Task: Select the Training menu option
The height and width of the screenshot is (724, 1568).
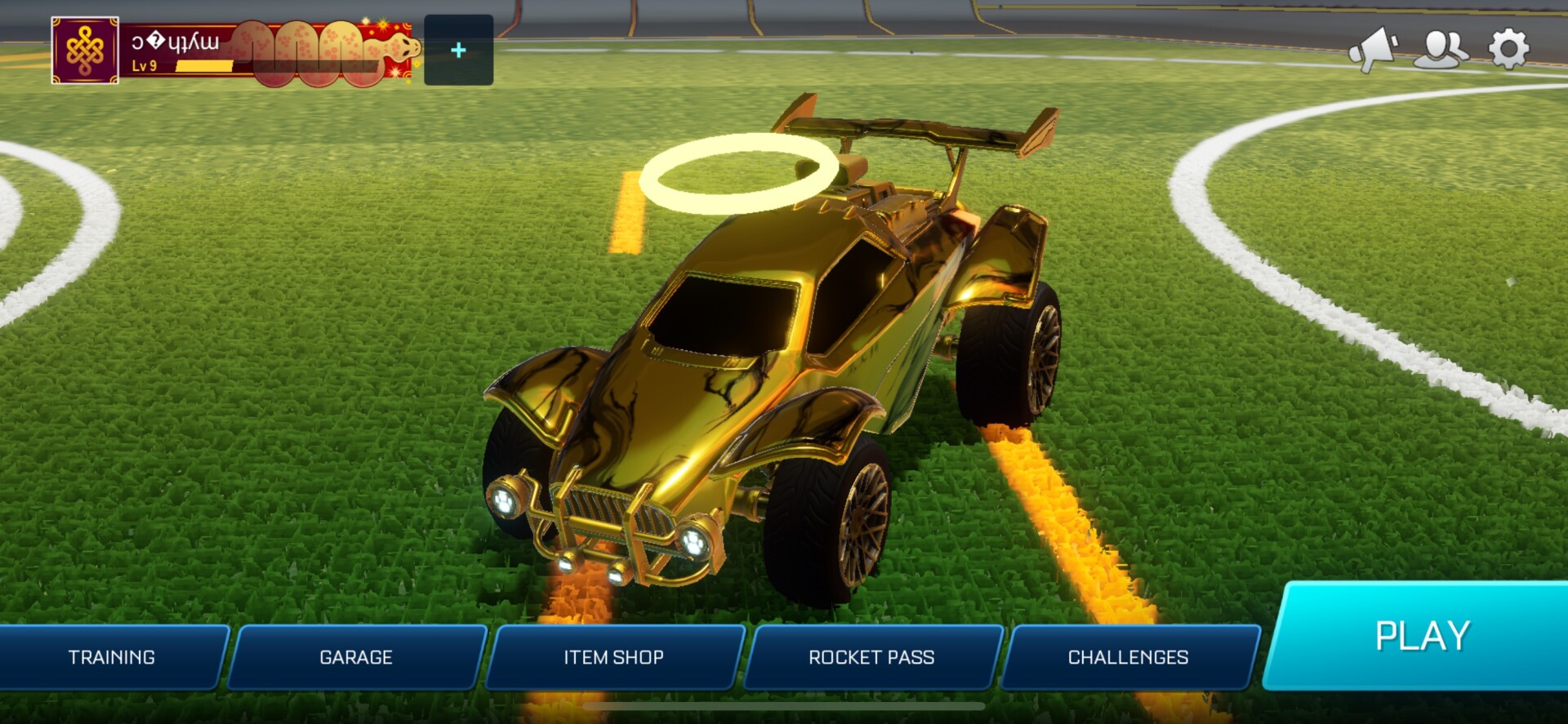Action: pos(113,657)
